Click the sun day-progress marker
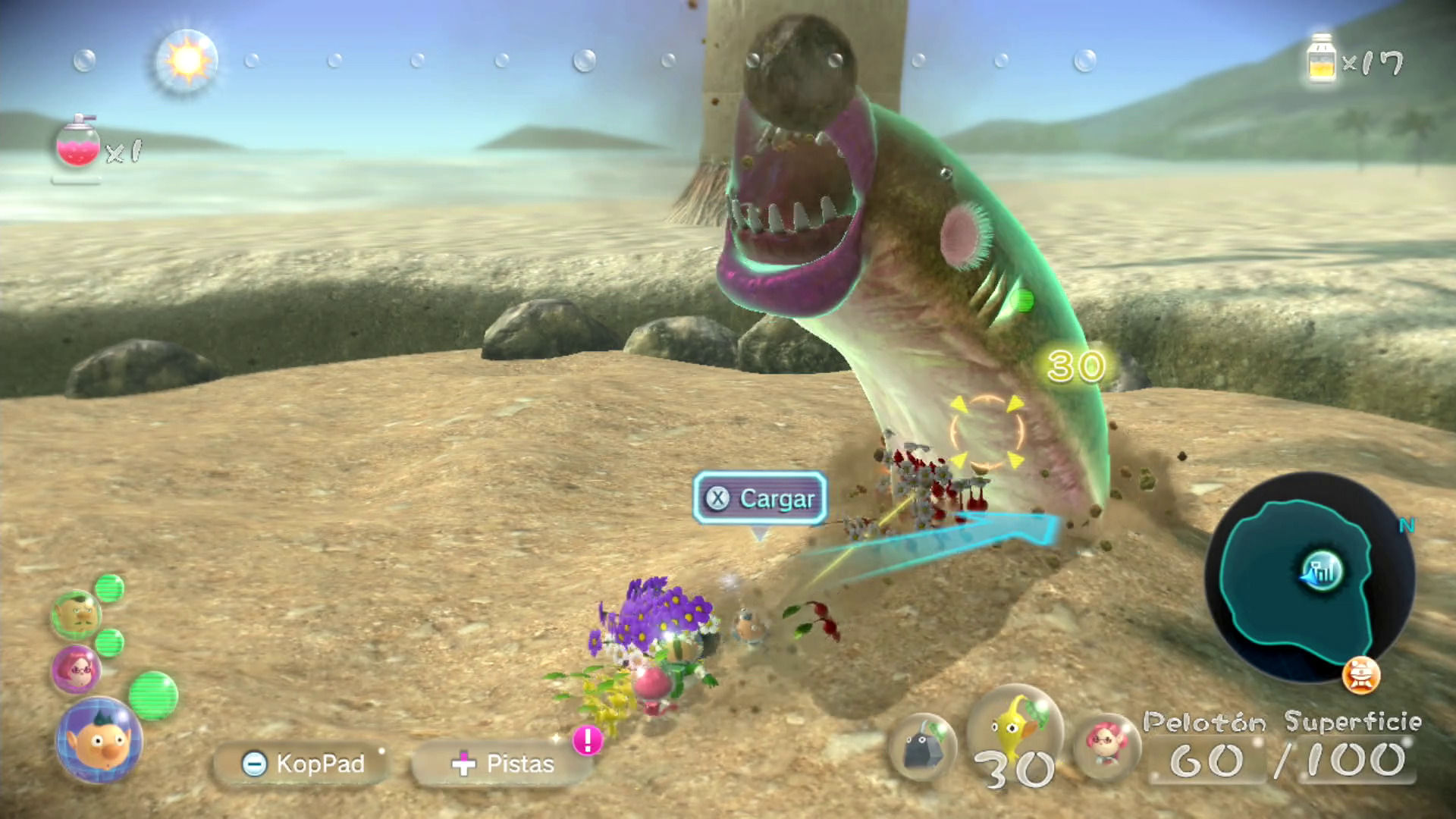Viewport: 1456px width, 819px height. pos(187,61)
